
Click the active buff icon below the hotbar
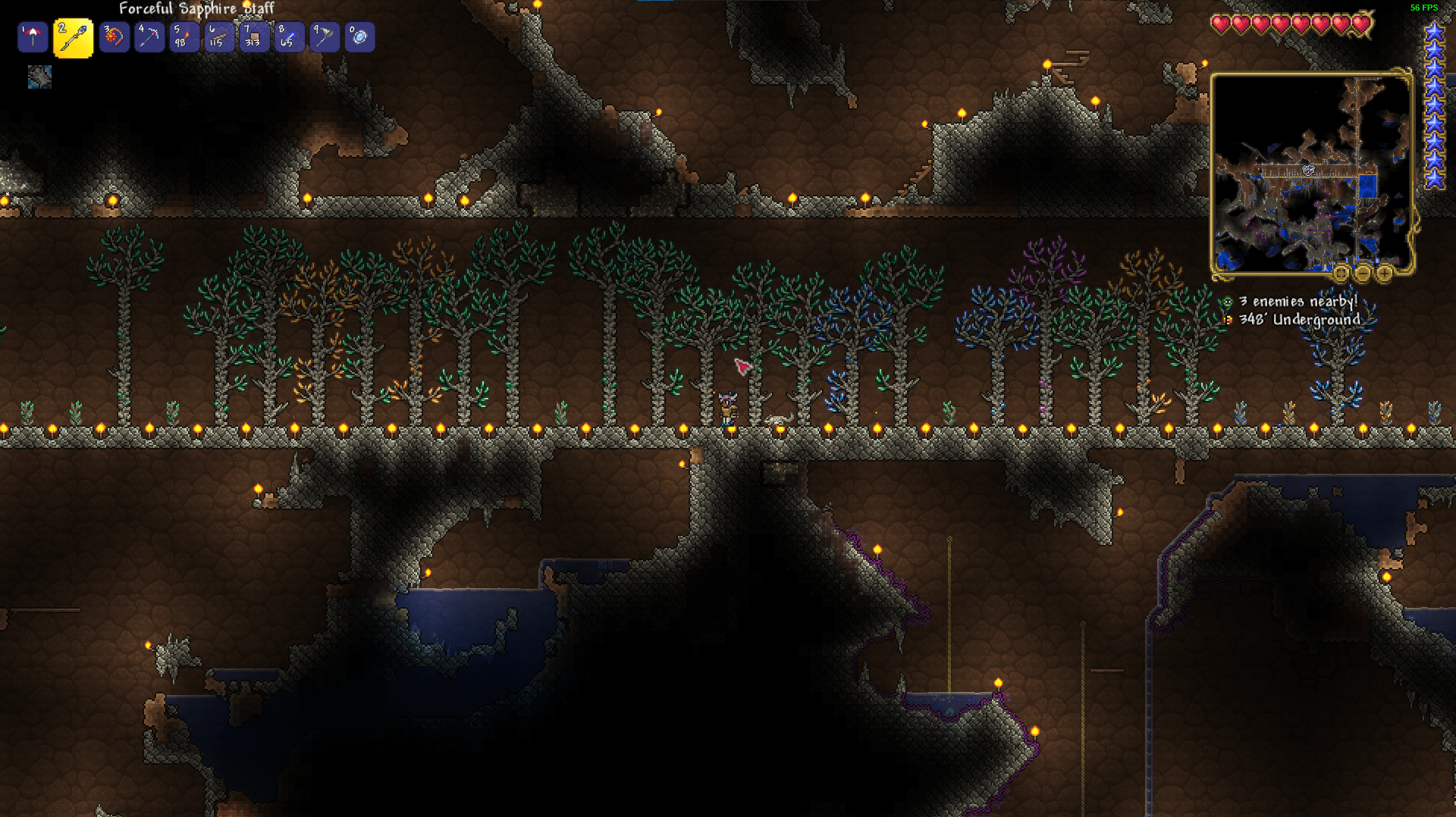click(39, 76)
